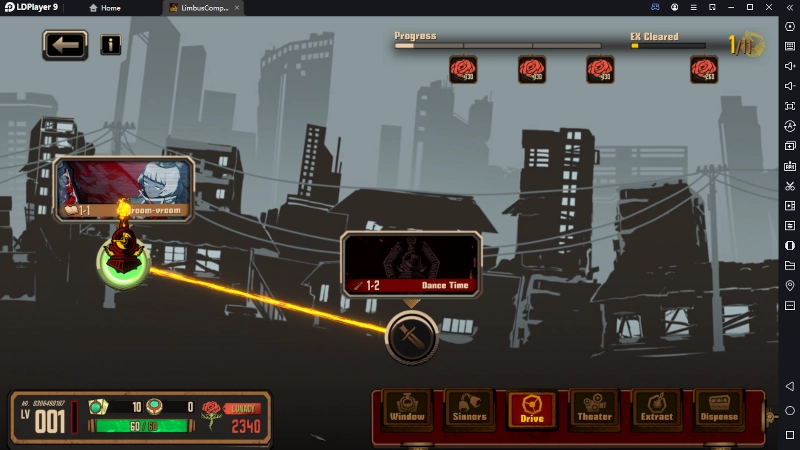Viewport: 800px width, 450px height.
Task: Go to the Extract menu
Action: coord(656,410)
